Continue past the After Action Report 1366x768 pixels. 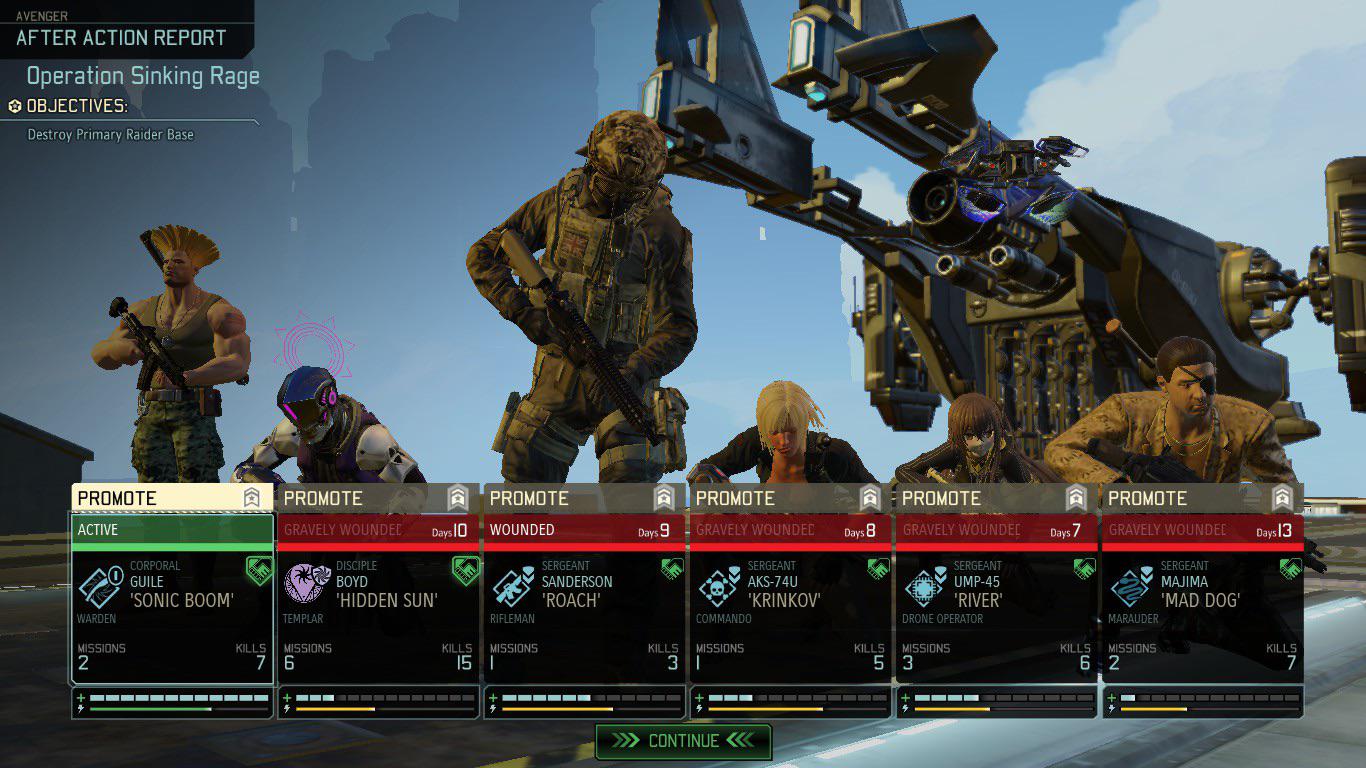pyautogui.click(x=683, y=741)
